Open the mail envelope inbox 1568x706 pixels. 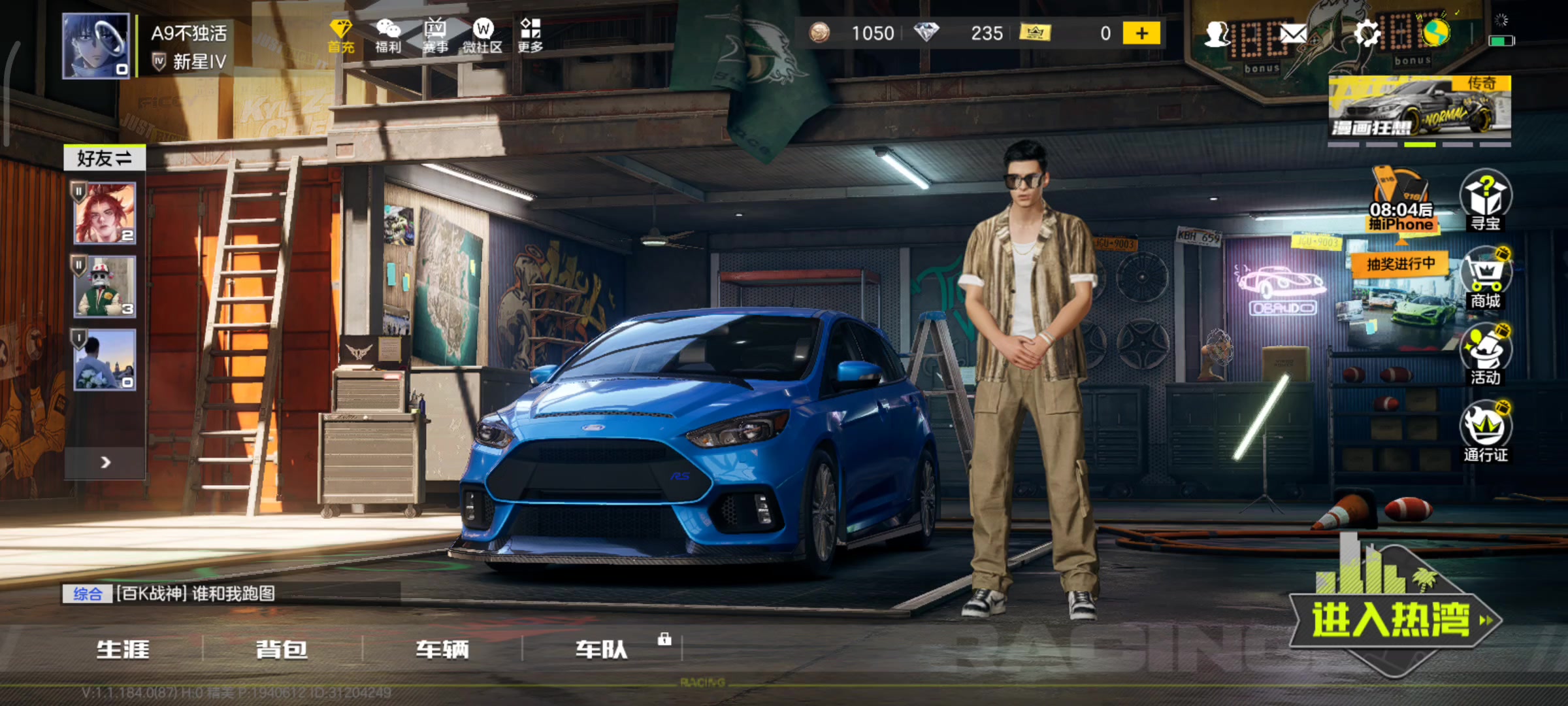1292,34
